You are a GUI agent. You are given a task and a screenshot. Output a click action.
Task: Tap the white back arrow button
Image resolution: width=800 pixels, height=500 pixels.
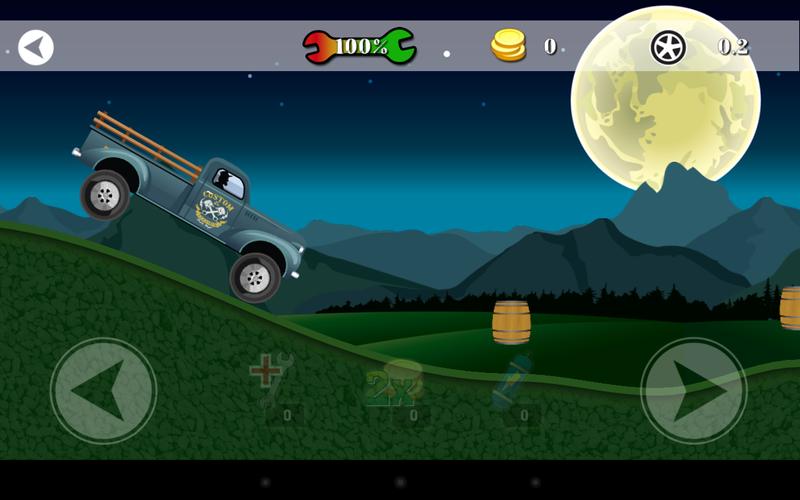36,46
